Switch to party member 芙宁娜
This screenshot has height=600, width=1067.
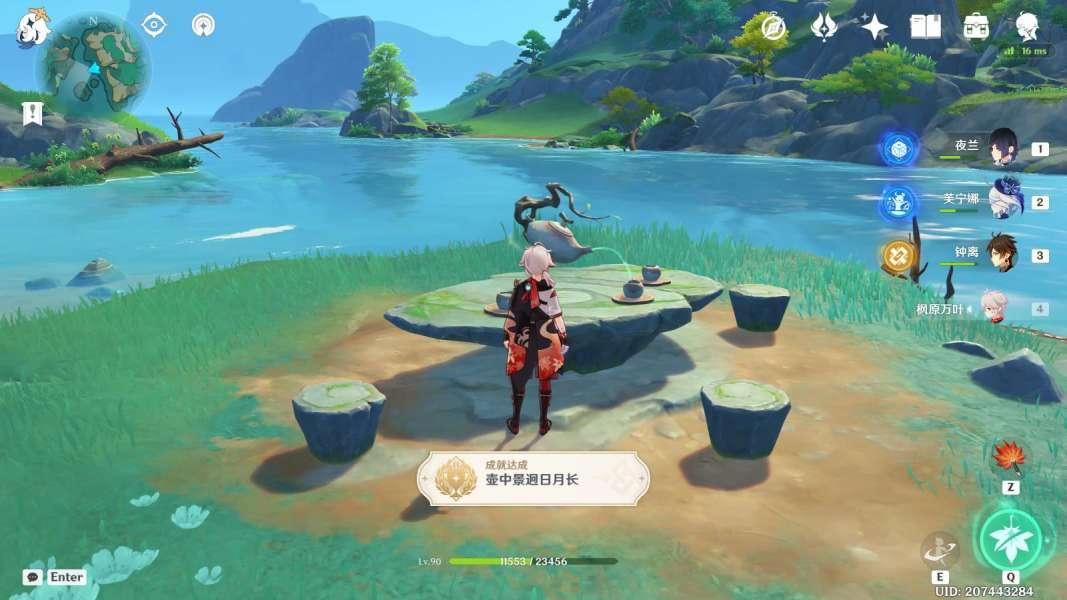click(1002, 201)
